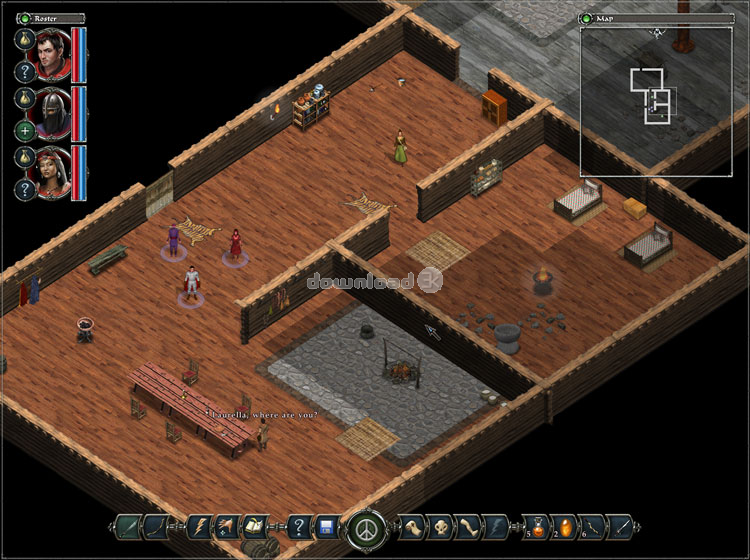Viewport: 750px width, 560px height.
Task: Toggle the central peace sign button
Action: [x=364, y=527]
